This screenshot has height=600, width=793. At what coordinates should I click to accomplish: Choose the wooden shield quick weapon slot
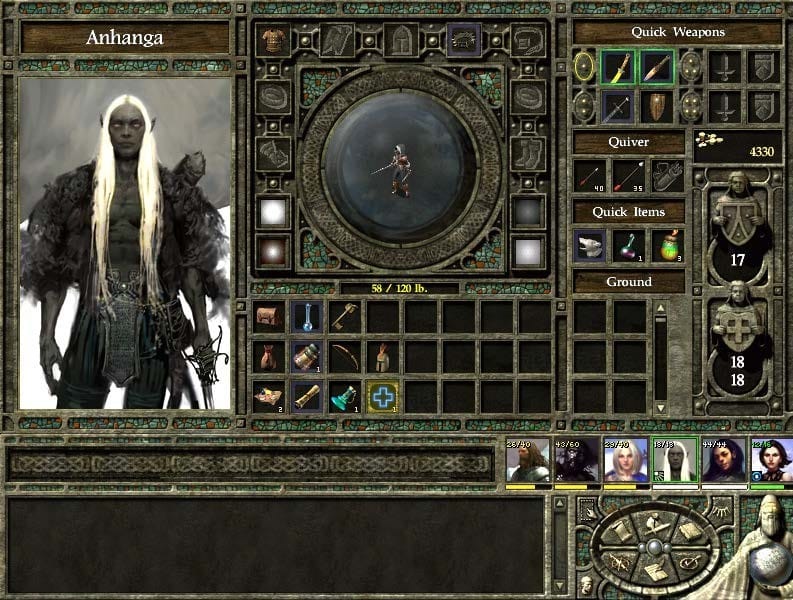[x=655, y=105]
